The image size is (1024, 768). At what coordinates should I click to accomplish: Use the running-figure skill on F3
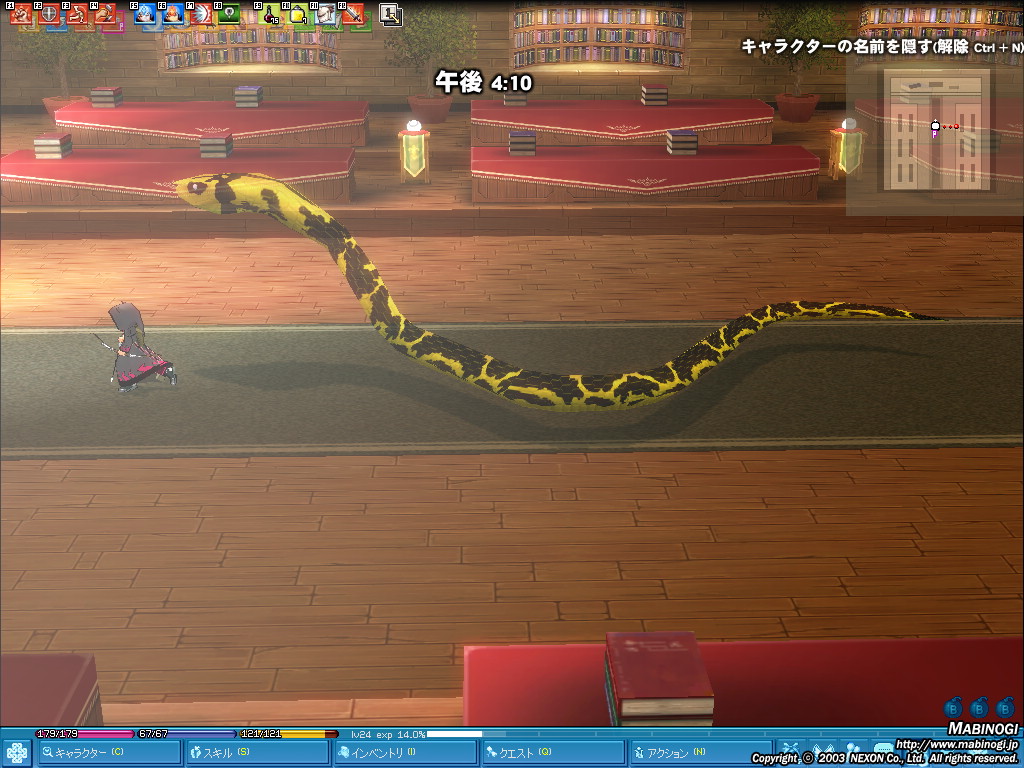(78, 15)
